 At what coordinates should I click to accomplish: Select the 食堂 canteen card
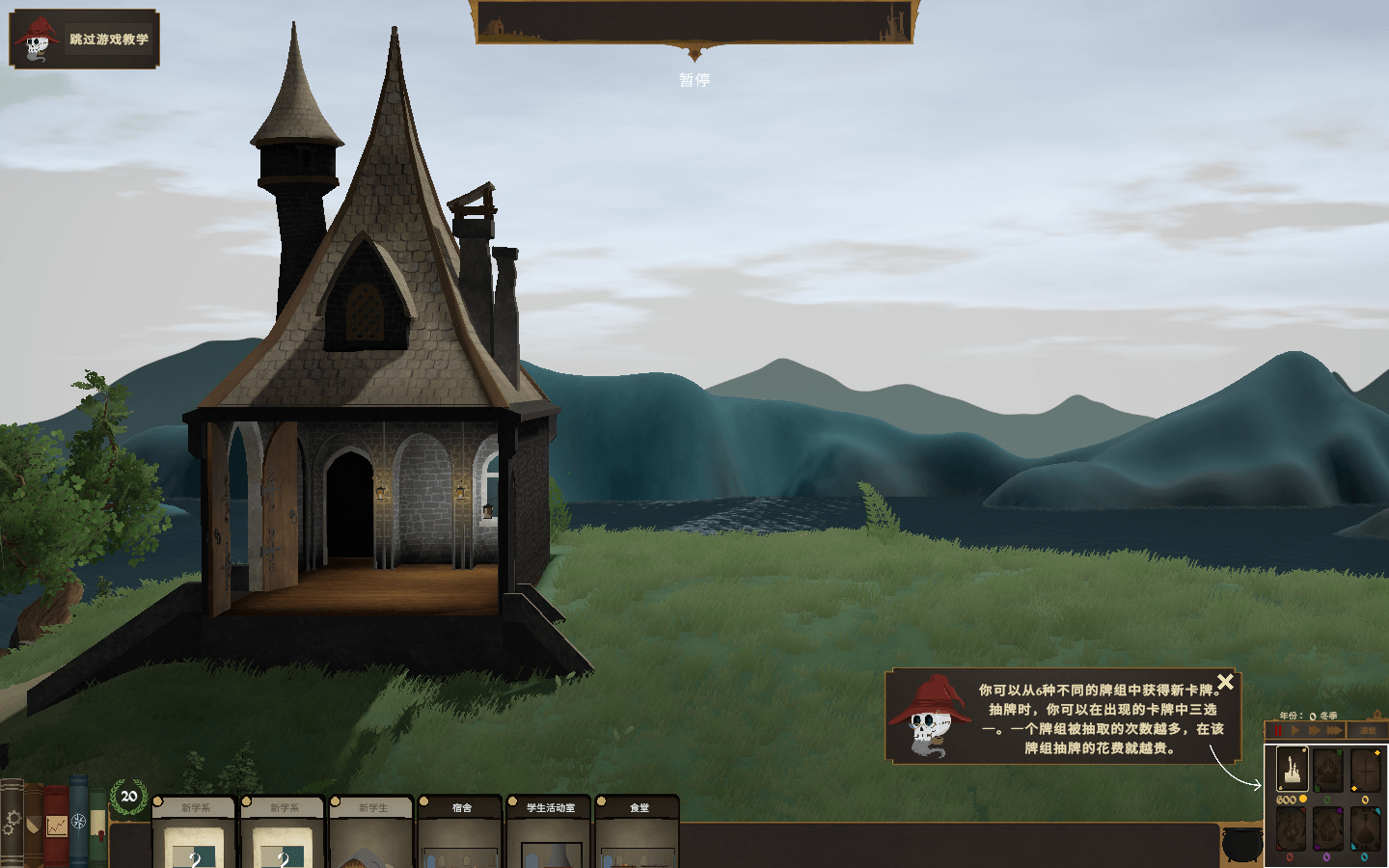click(639, 829)
